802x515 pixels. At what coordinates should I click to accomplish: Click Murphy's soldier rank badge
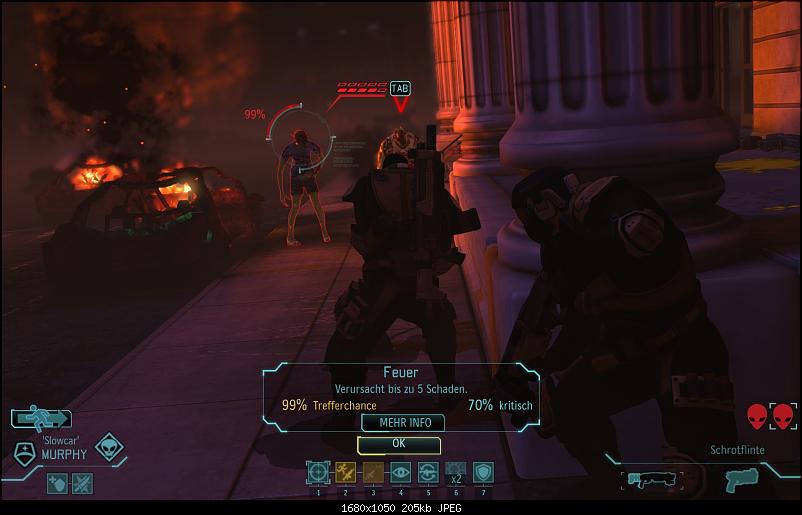point(24,452)
